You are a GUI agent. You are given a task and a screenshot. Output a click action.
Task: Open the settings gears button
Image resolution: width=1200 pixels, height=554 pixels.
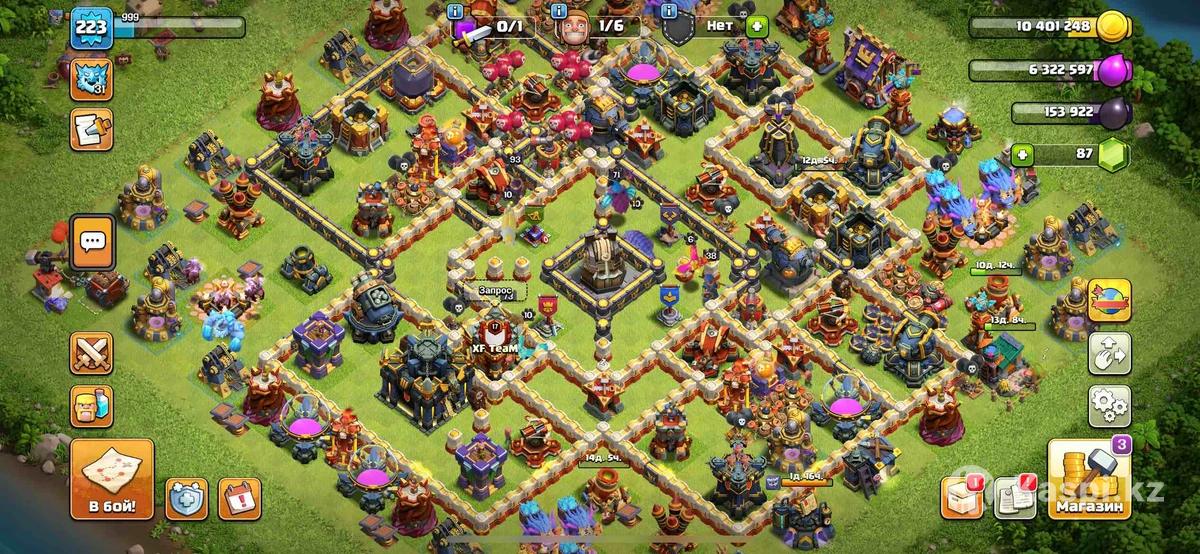(1109, 404)
